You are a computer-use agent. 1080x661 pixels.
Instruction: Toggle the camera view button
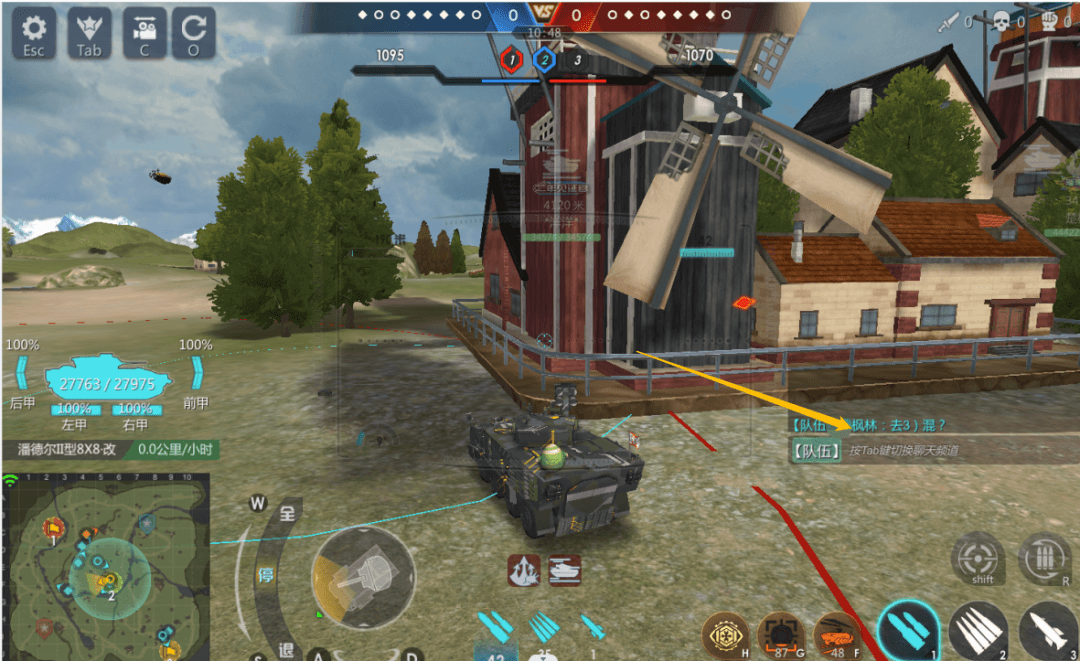pyautogui.click(x=144, y=33)
